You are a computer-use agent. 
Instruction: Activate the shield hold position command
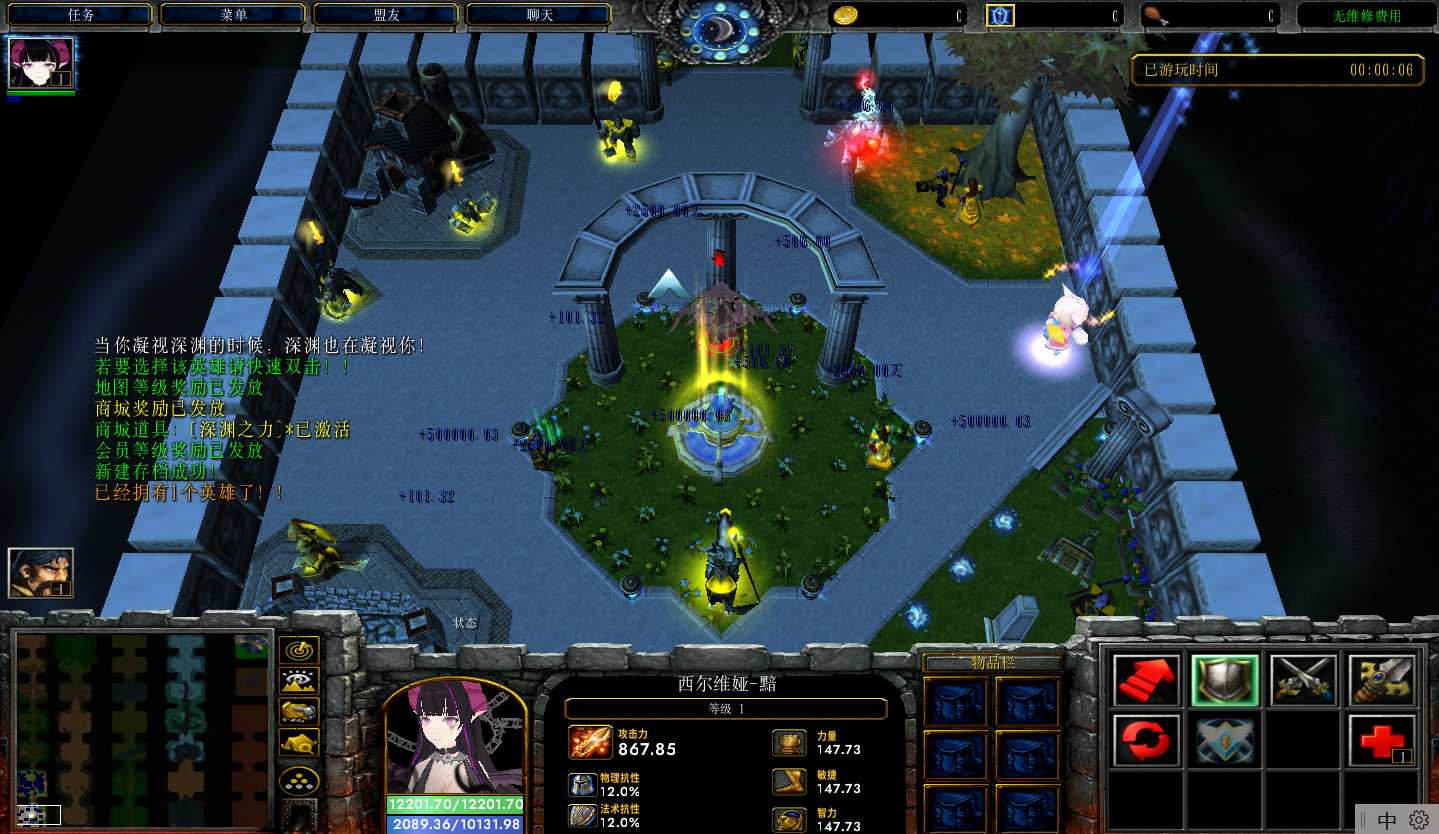1225,680
